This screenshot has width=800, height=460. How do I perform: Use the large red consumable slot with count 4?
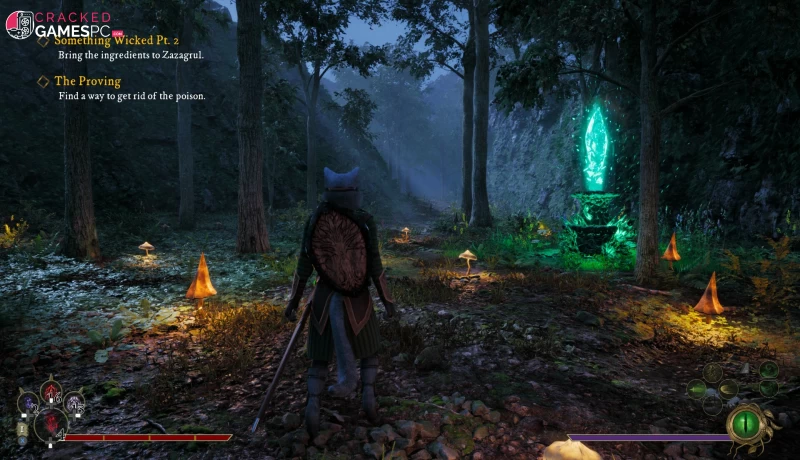[50, 424]
